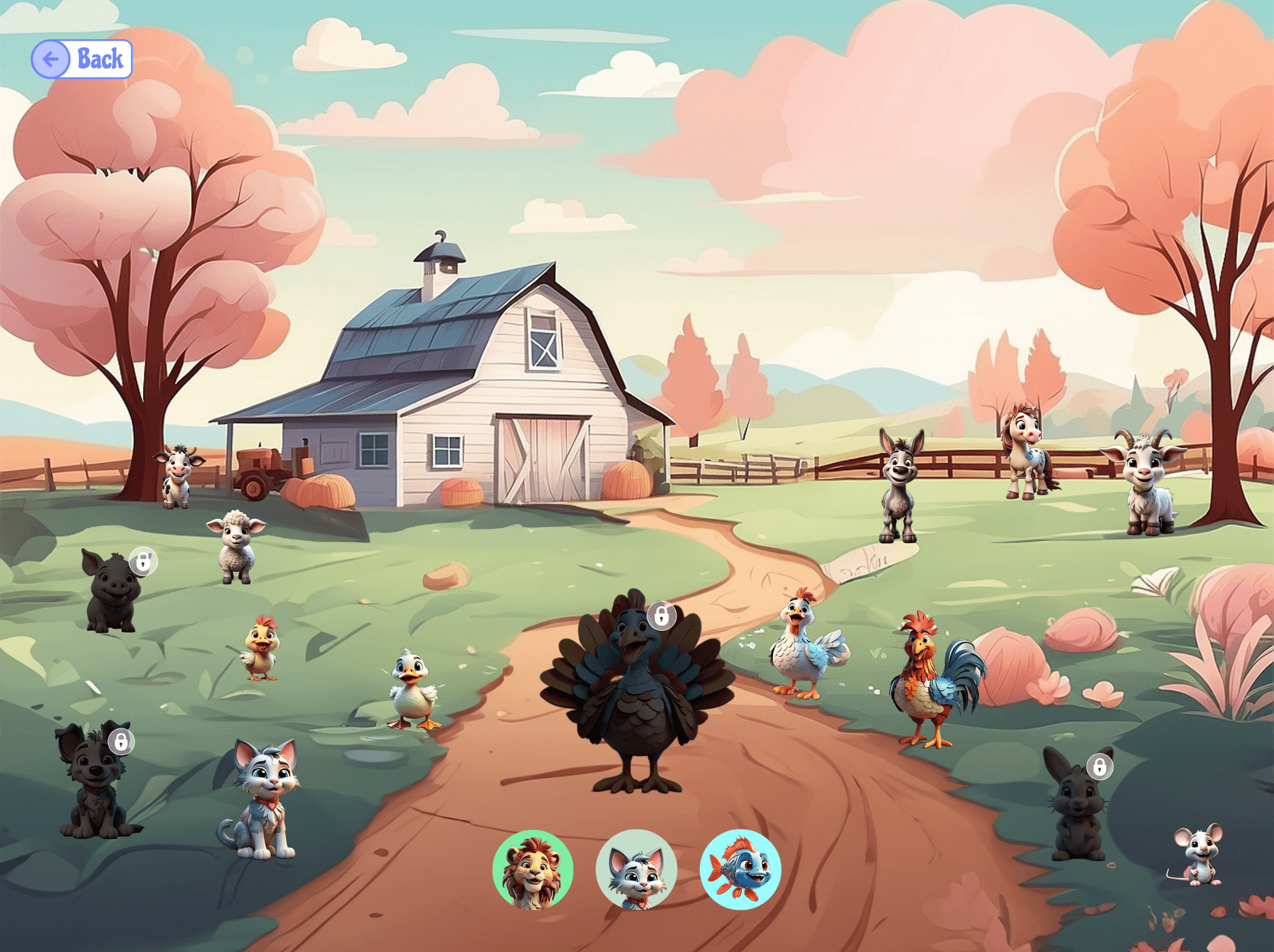Viewport: 1274px width, 952px height.
Task: Switch to the fish category circle
Action: point(740,869)
